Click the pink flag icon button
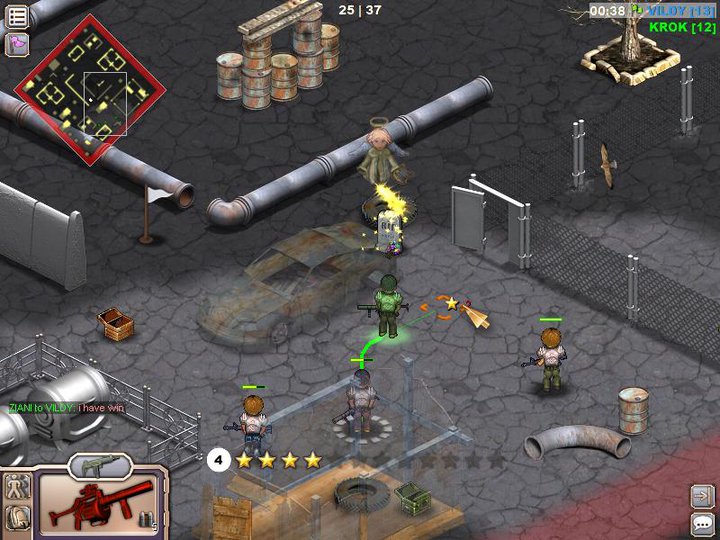This screenshot has width=720, height=540. (x=17, y=43)
